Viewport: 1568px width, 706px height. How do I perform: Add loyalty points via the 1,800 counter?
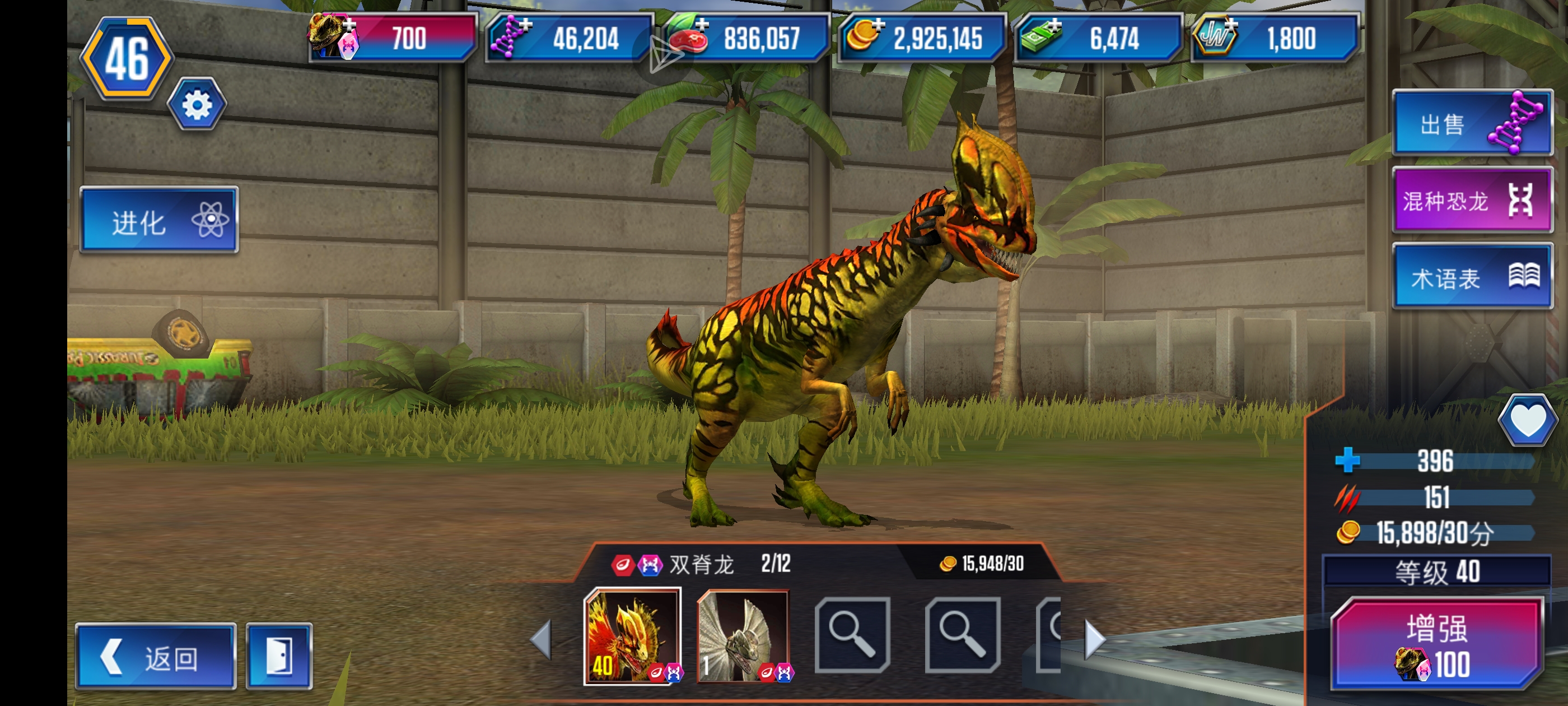click(1274, 38)
